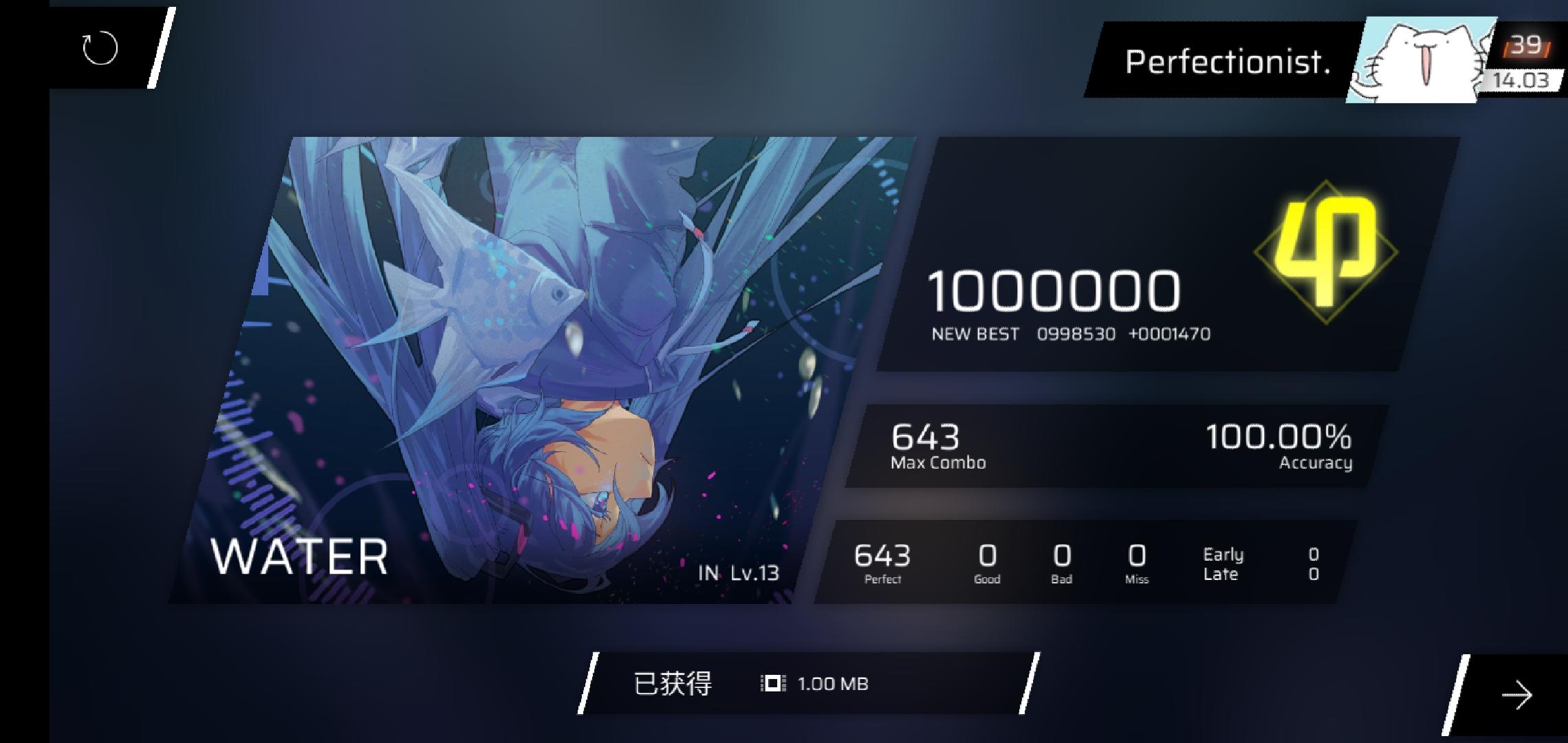Tap the score 1000000 display
The height and width of the screenshot is (743, 1568).
pyautogui.click(x=1057, y=291)
